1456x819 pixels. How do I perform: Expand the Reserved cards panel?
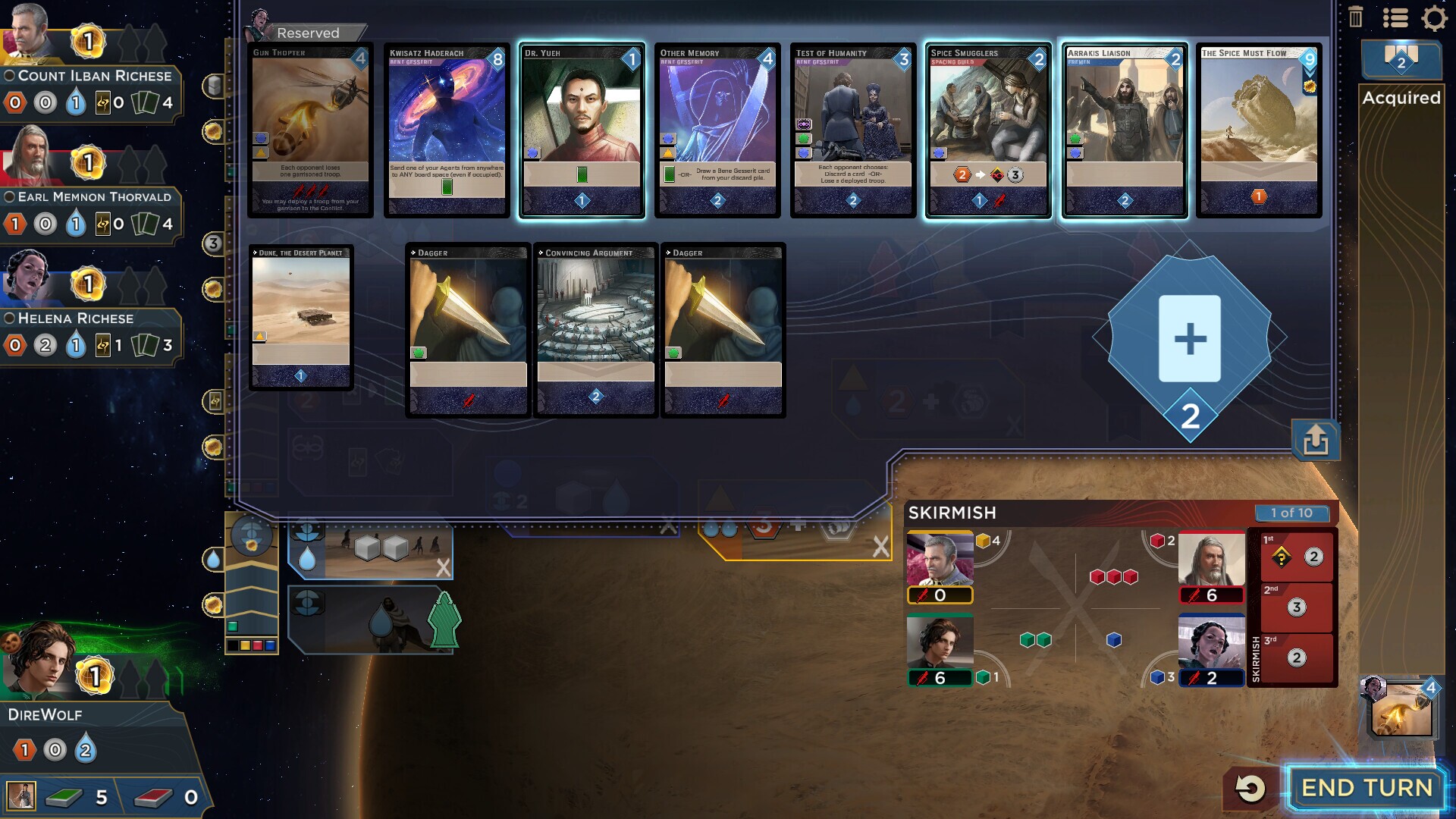(306, 33)
